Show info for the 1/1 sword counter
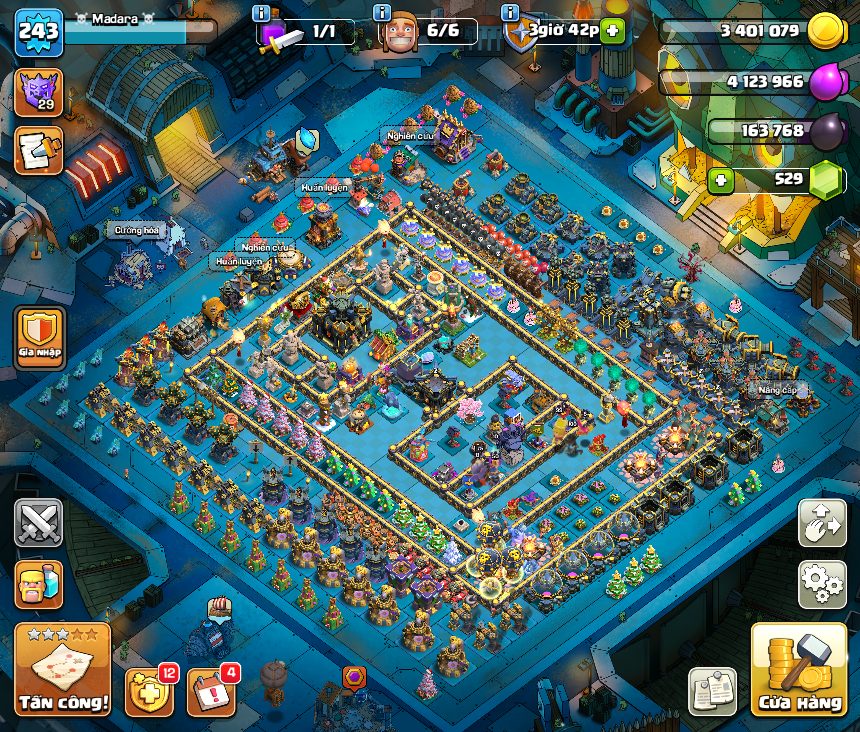 (x=262, y=13)
